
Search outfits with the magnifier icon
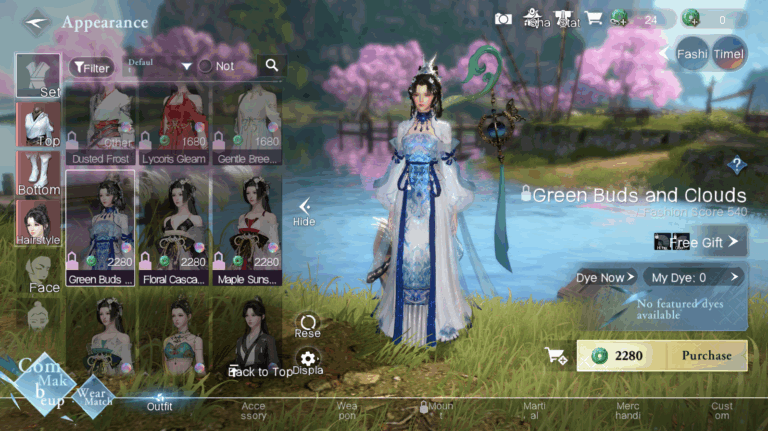click(x=271, y=66)
